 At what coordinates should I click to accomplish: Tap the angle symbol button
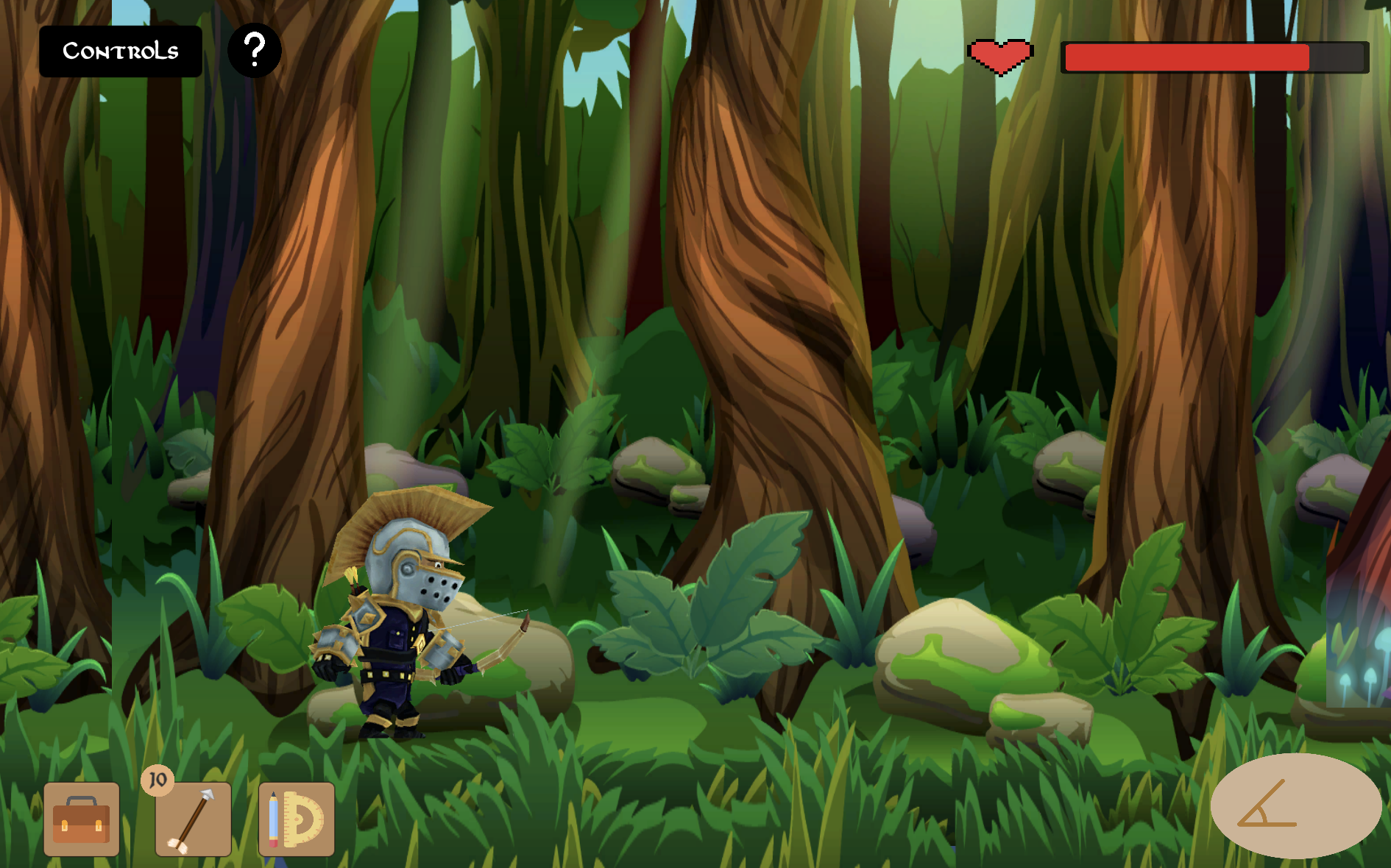click(1295, 805)
